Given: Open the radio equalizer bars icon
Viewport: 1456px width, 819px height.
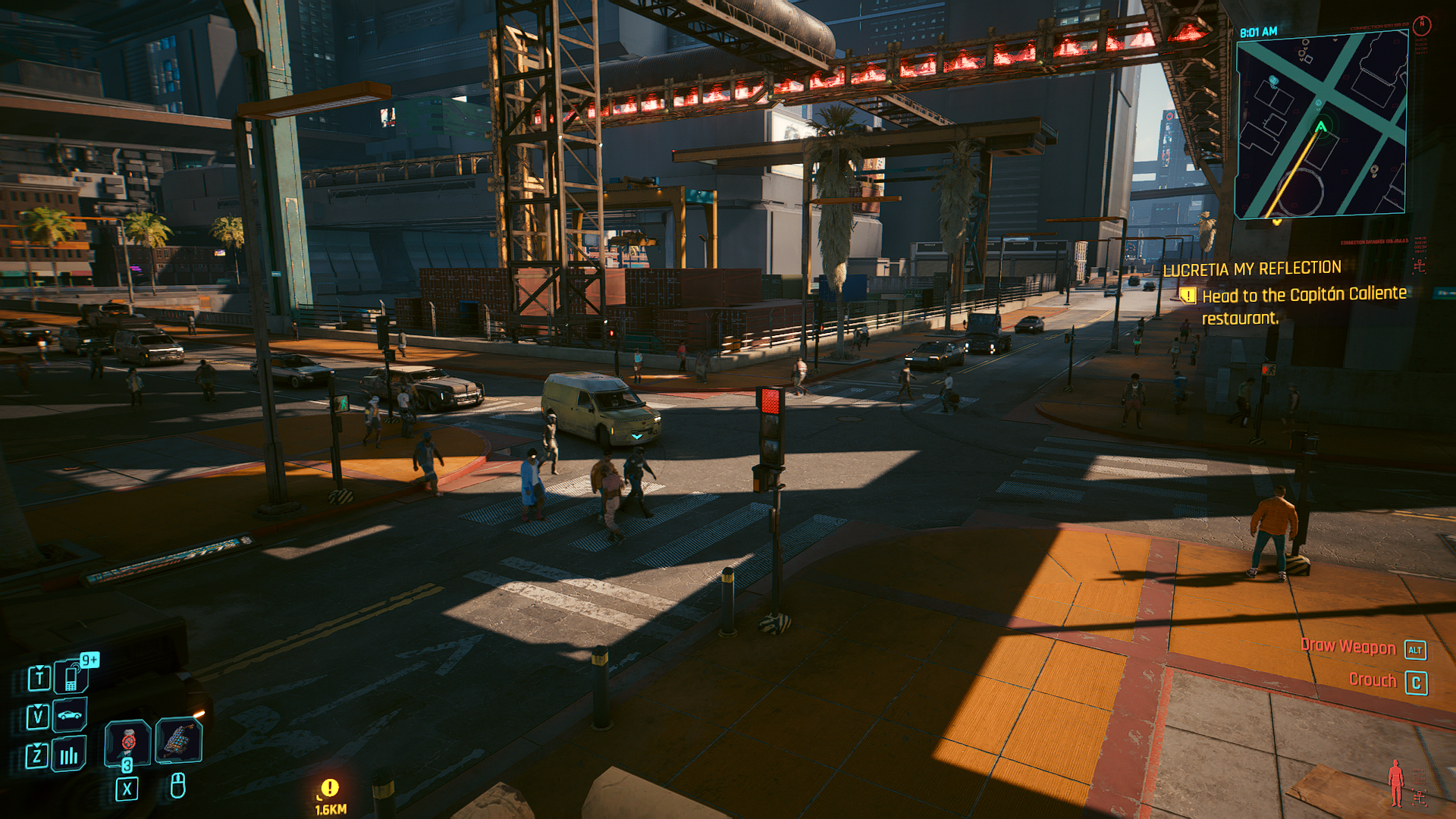Looking at the screenshot, I should coord(69,755).
